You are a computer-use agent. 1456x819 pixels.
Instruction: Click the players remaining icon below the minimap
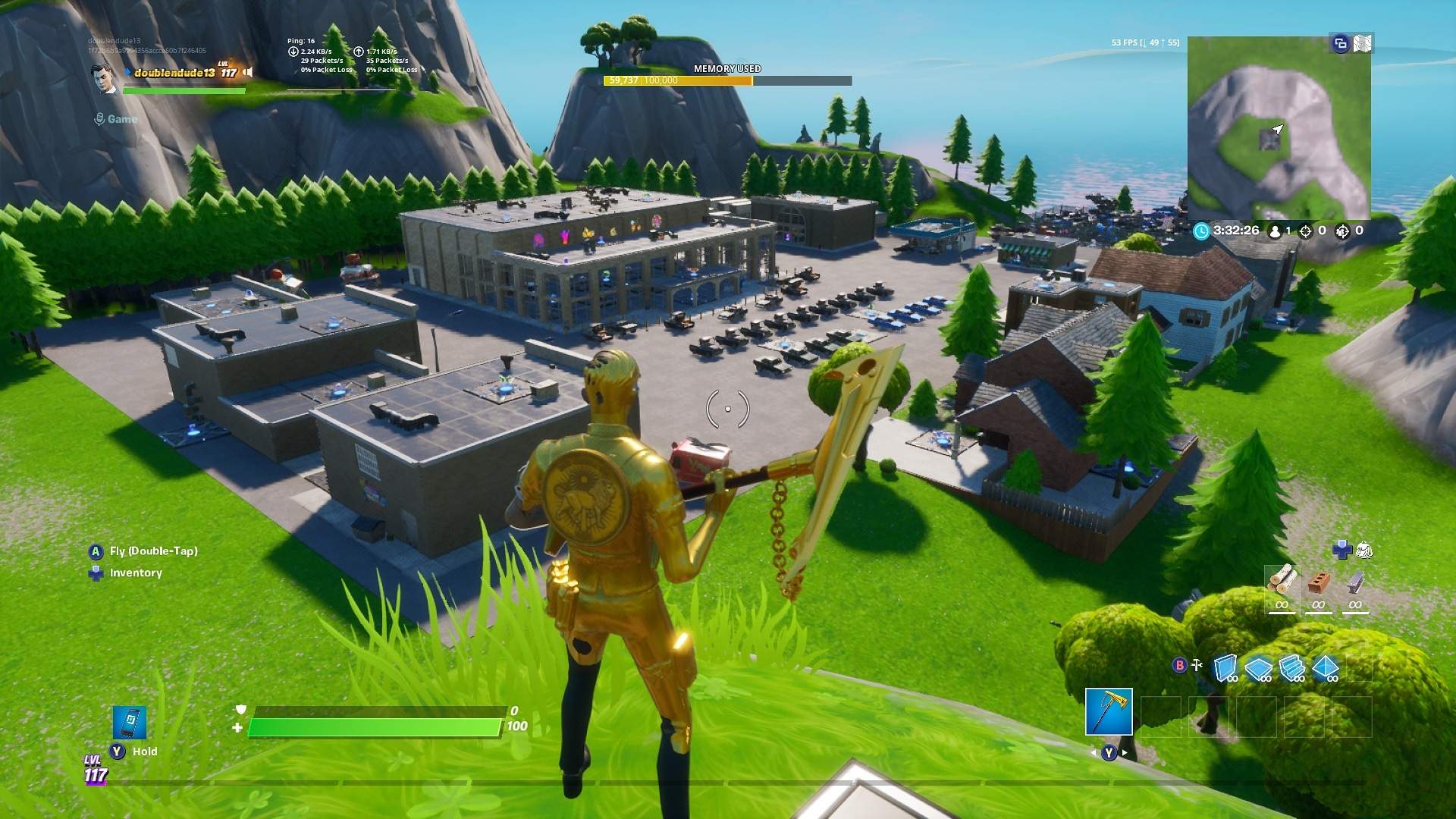pos(1275,232)
